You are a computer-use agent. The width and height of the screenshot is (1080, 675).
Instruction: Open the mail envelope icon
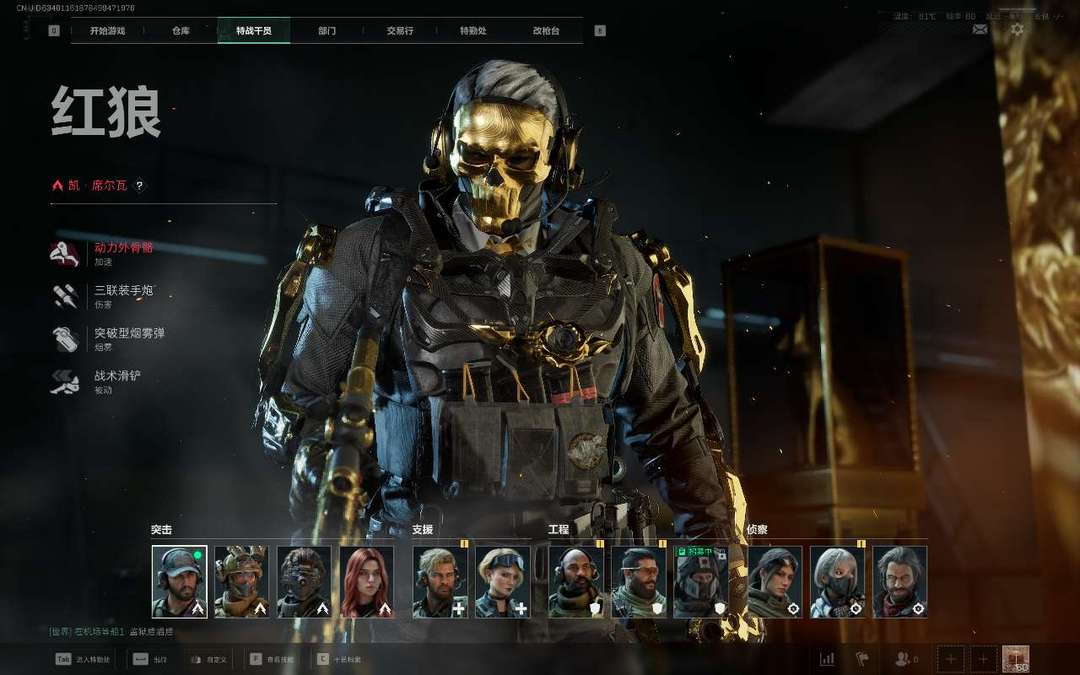980,29
